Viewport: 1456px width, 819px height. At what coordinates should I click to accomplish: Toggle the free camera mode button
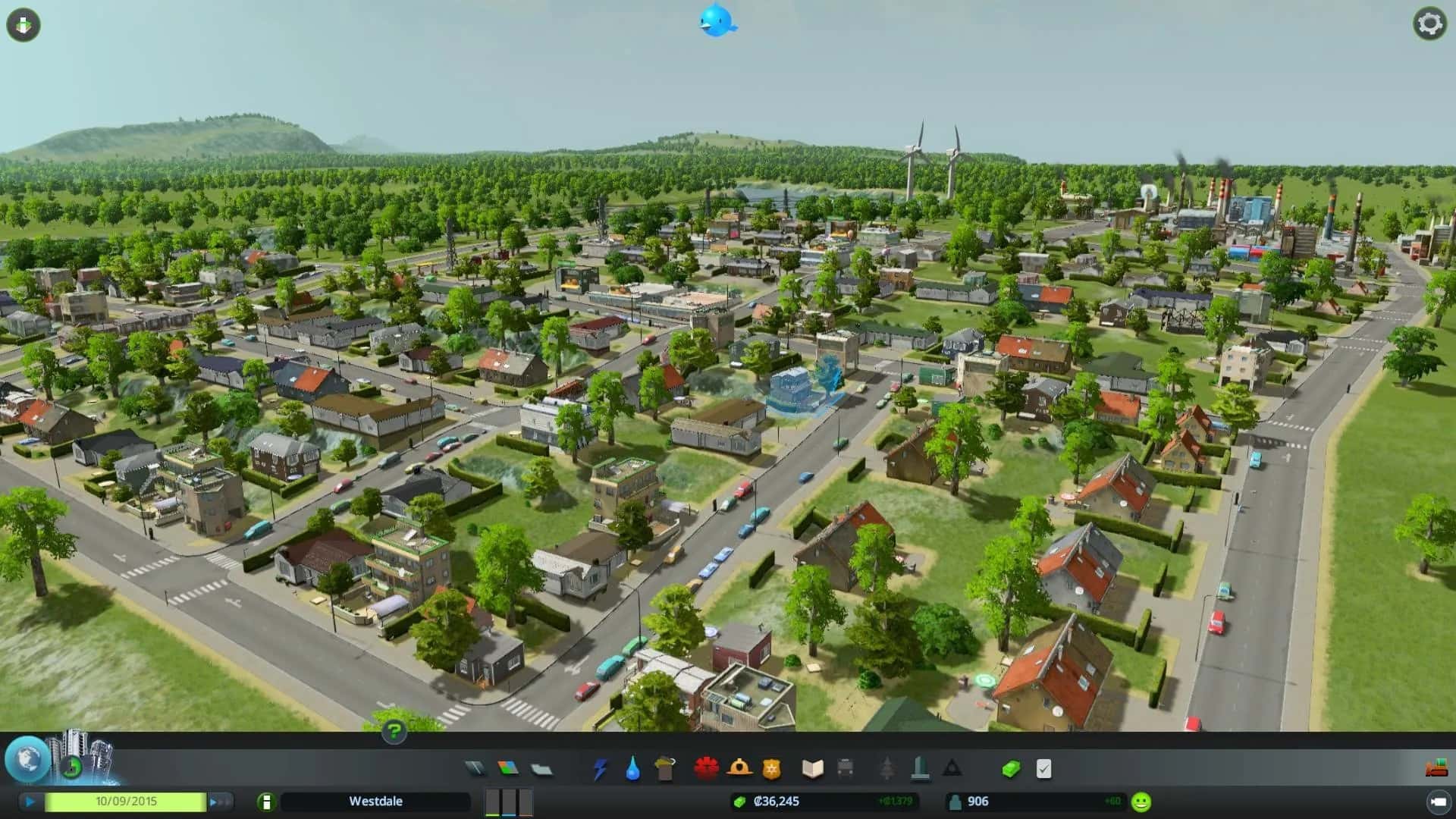click(23, 24)
